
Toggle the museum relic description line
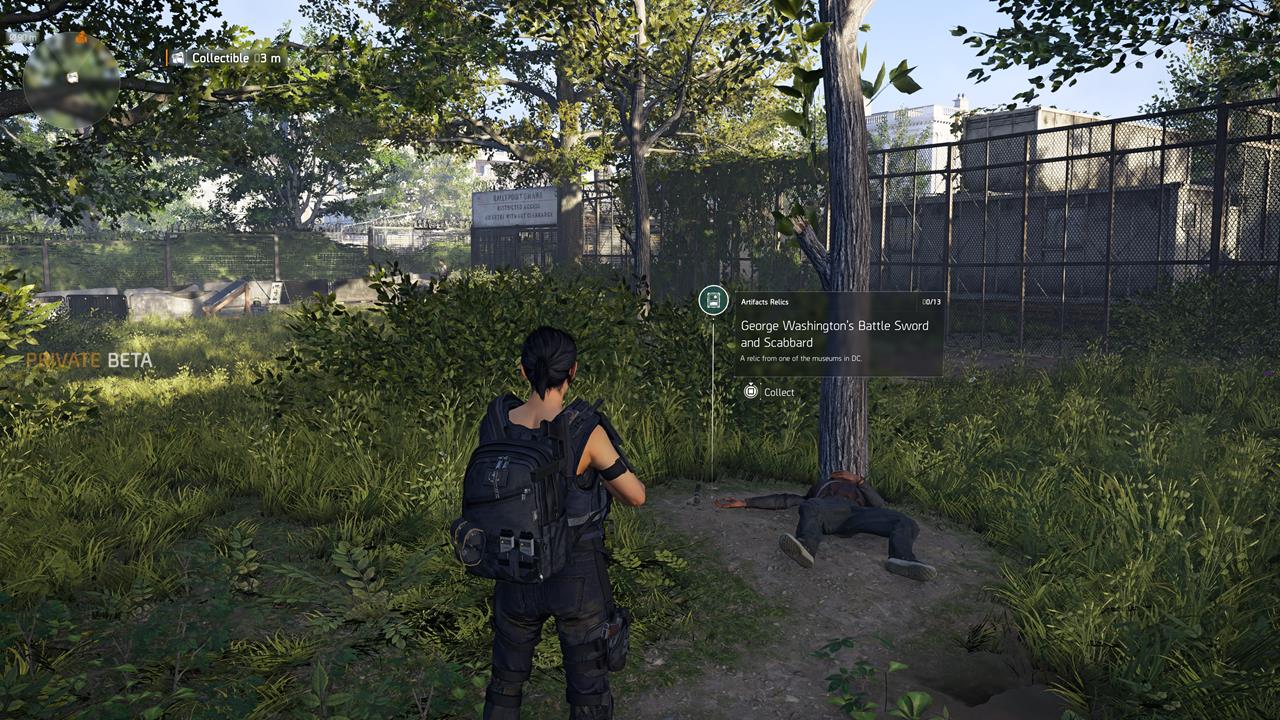click(x=803, y=358)
